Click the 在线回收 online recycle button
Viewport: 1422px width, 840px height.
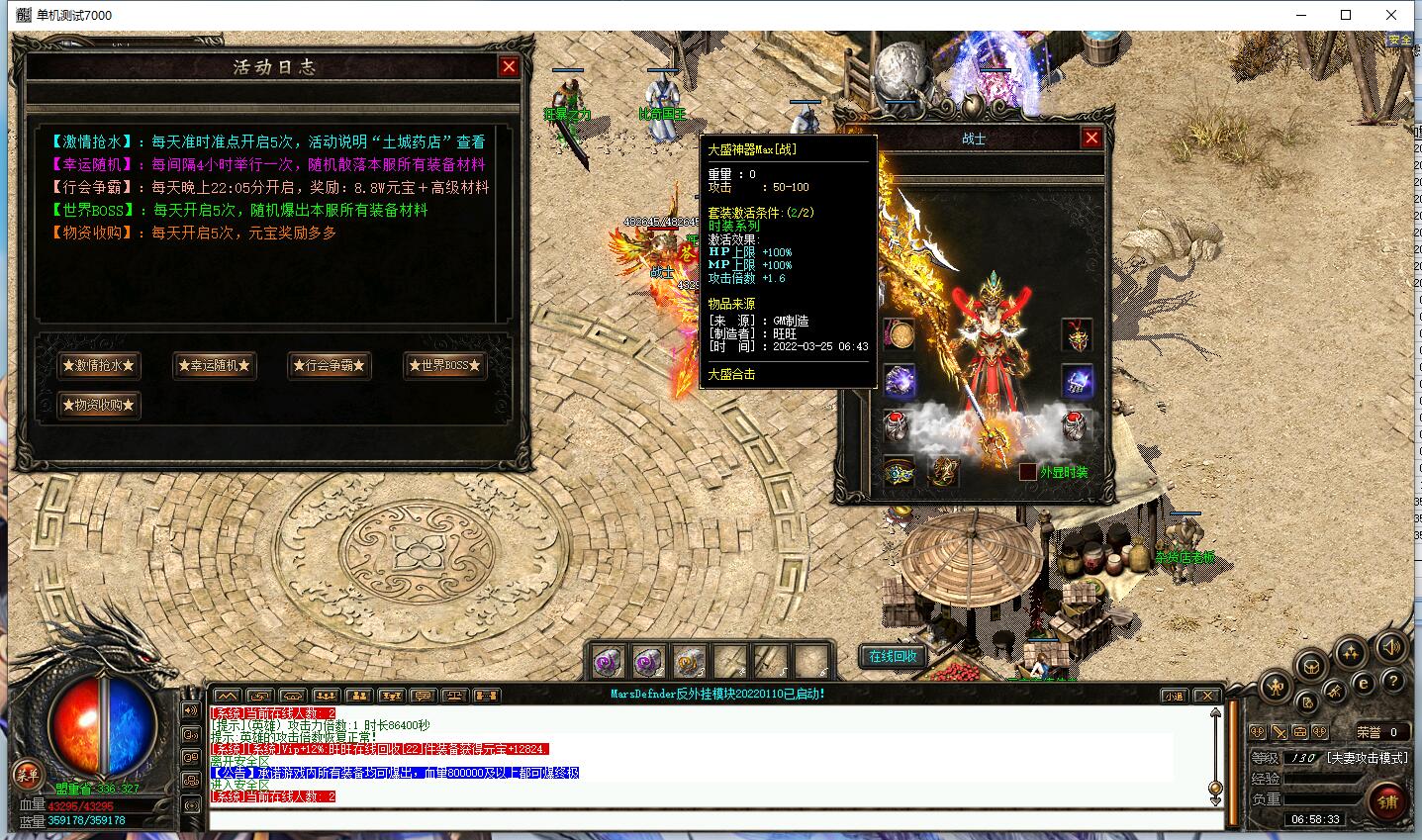pyautogui.click(x=893, y=656)
